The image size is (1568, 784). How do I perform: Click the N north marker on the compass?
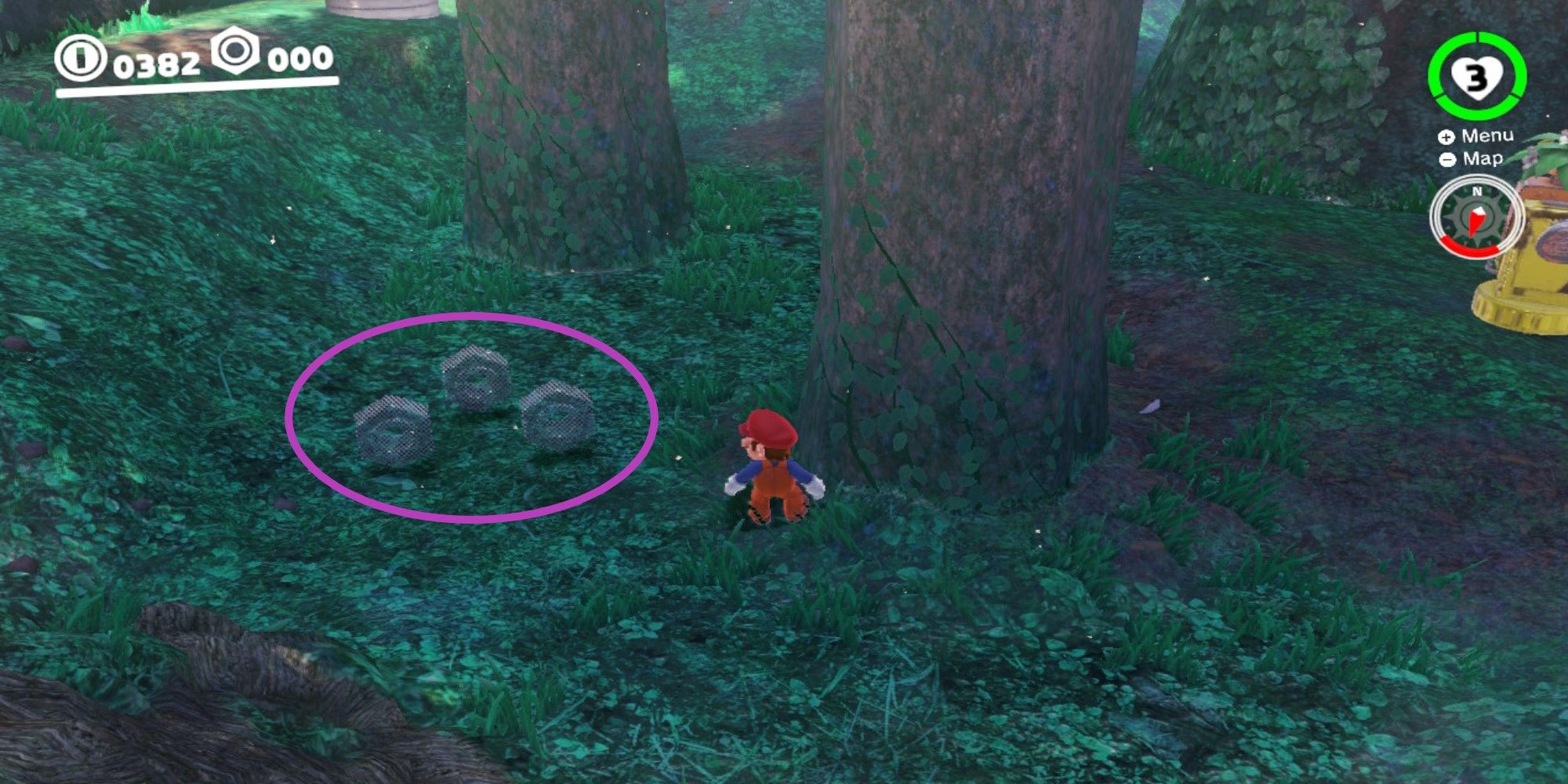pos(1477,191)
